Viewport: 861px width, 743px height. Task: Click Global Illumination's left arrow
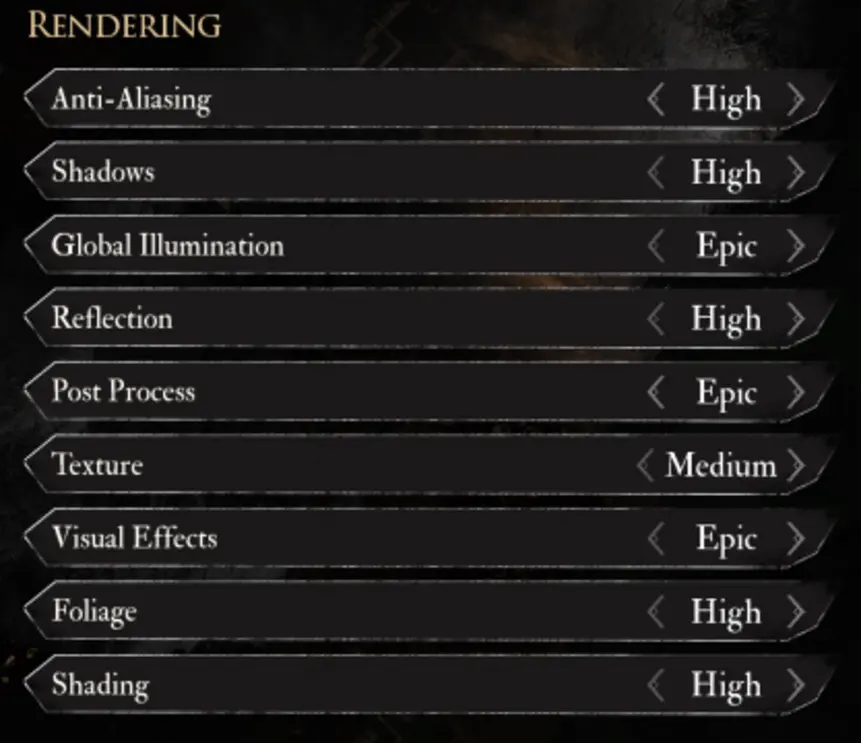point(656,246)
